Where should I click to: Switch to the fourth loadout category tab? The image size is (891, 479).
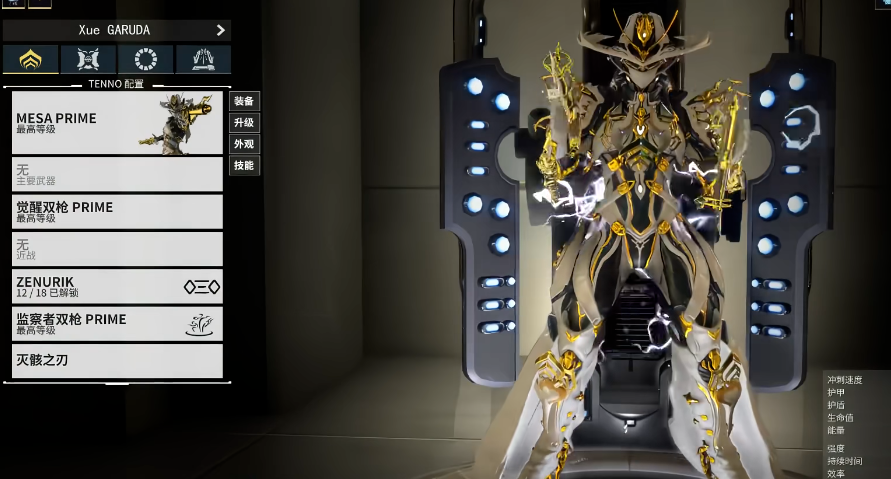[x=203, y=59]
